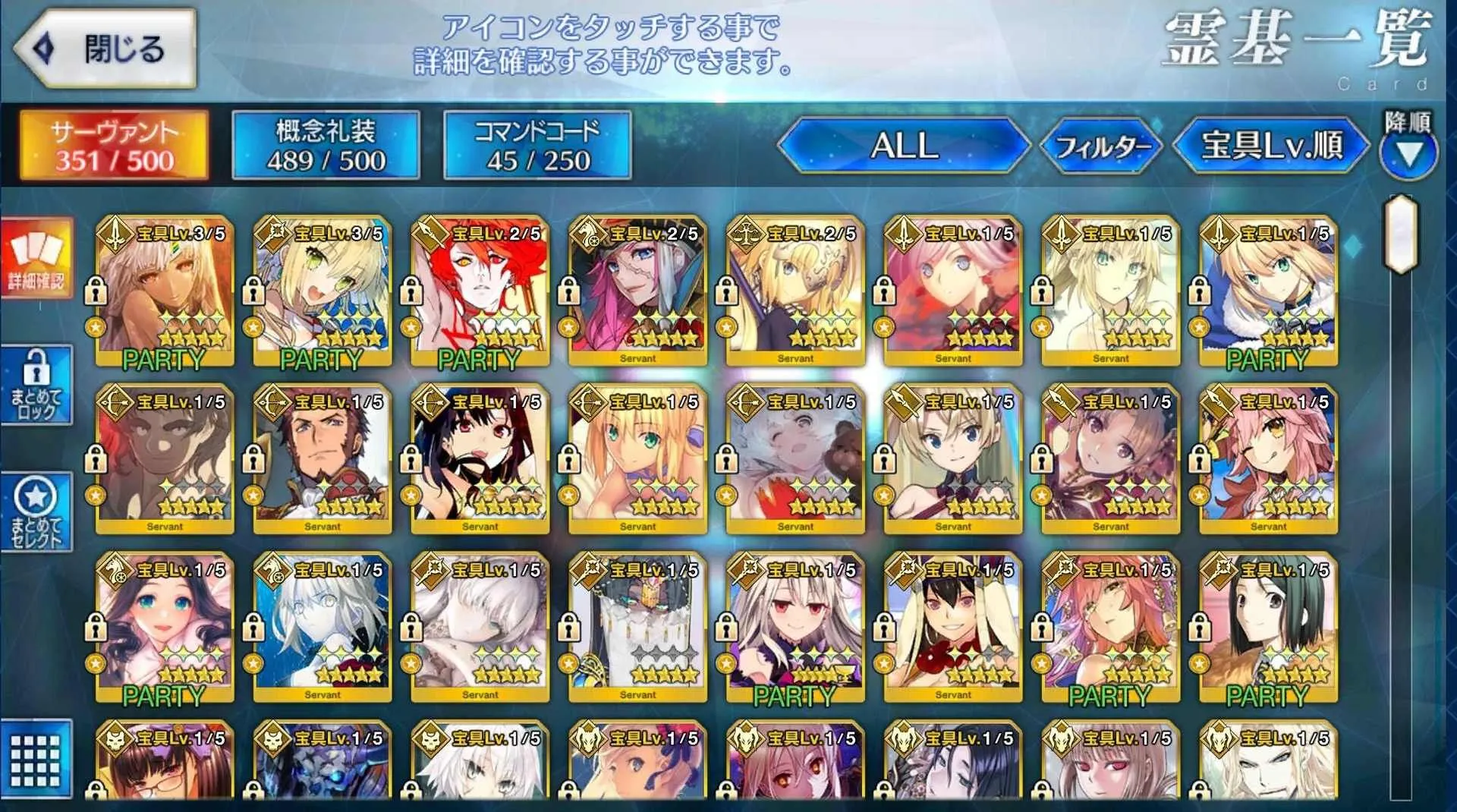Activate the まとめてロック bulk lock button

click(36, 385)
